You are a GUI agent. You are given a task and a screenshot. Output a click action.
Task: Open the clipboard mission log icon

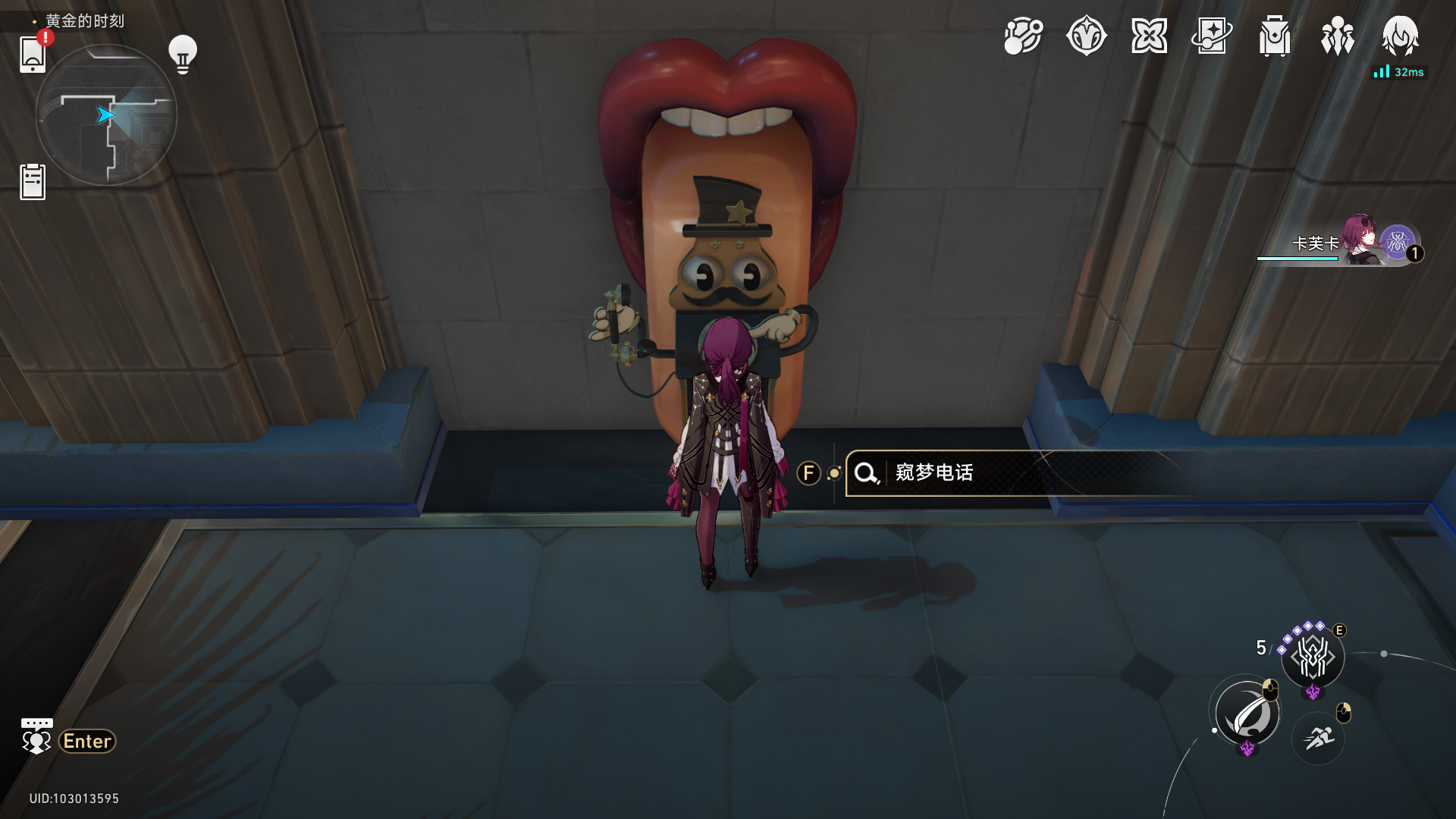(x=33, y=182)
